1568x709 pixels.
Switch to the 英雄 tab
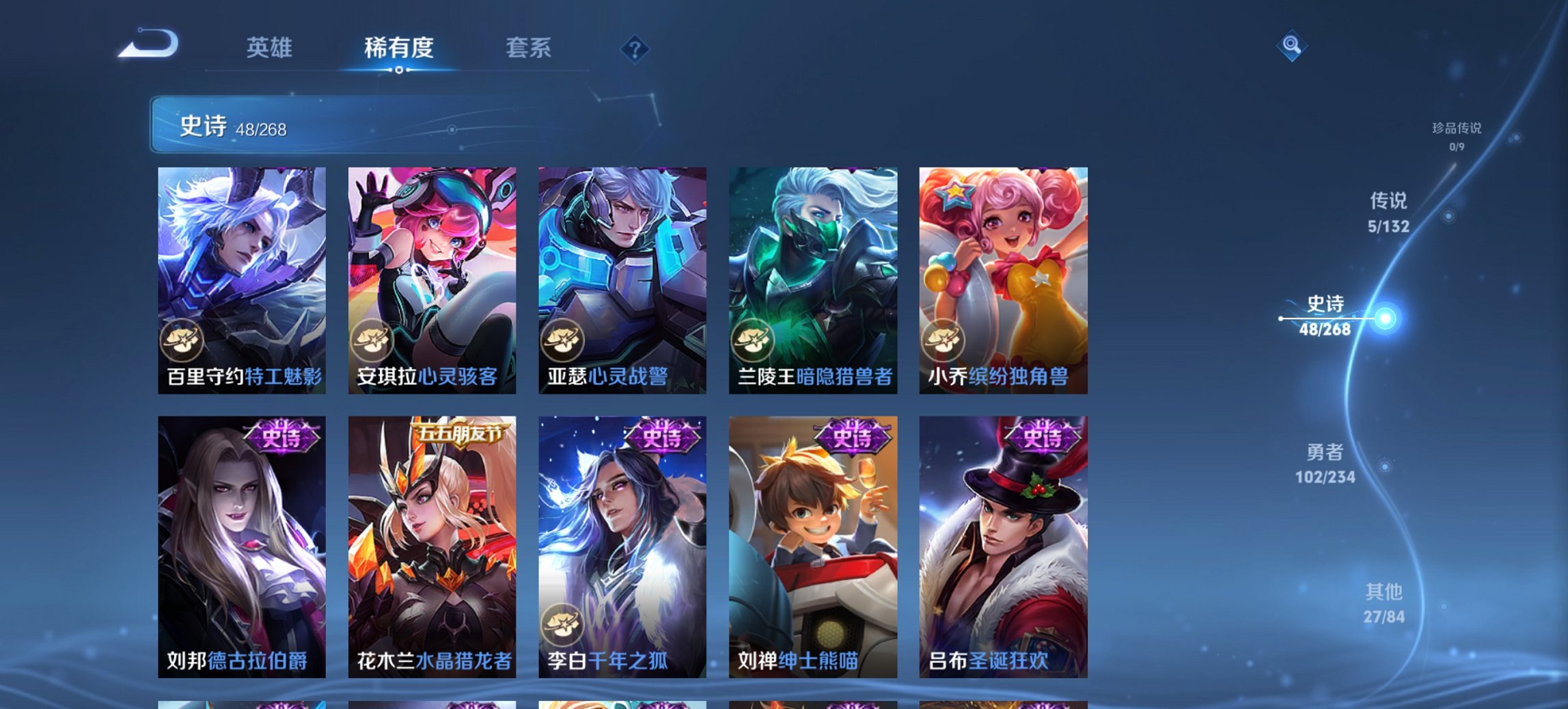pyautogui.click(x=271, y=49)
